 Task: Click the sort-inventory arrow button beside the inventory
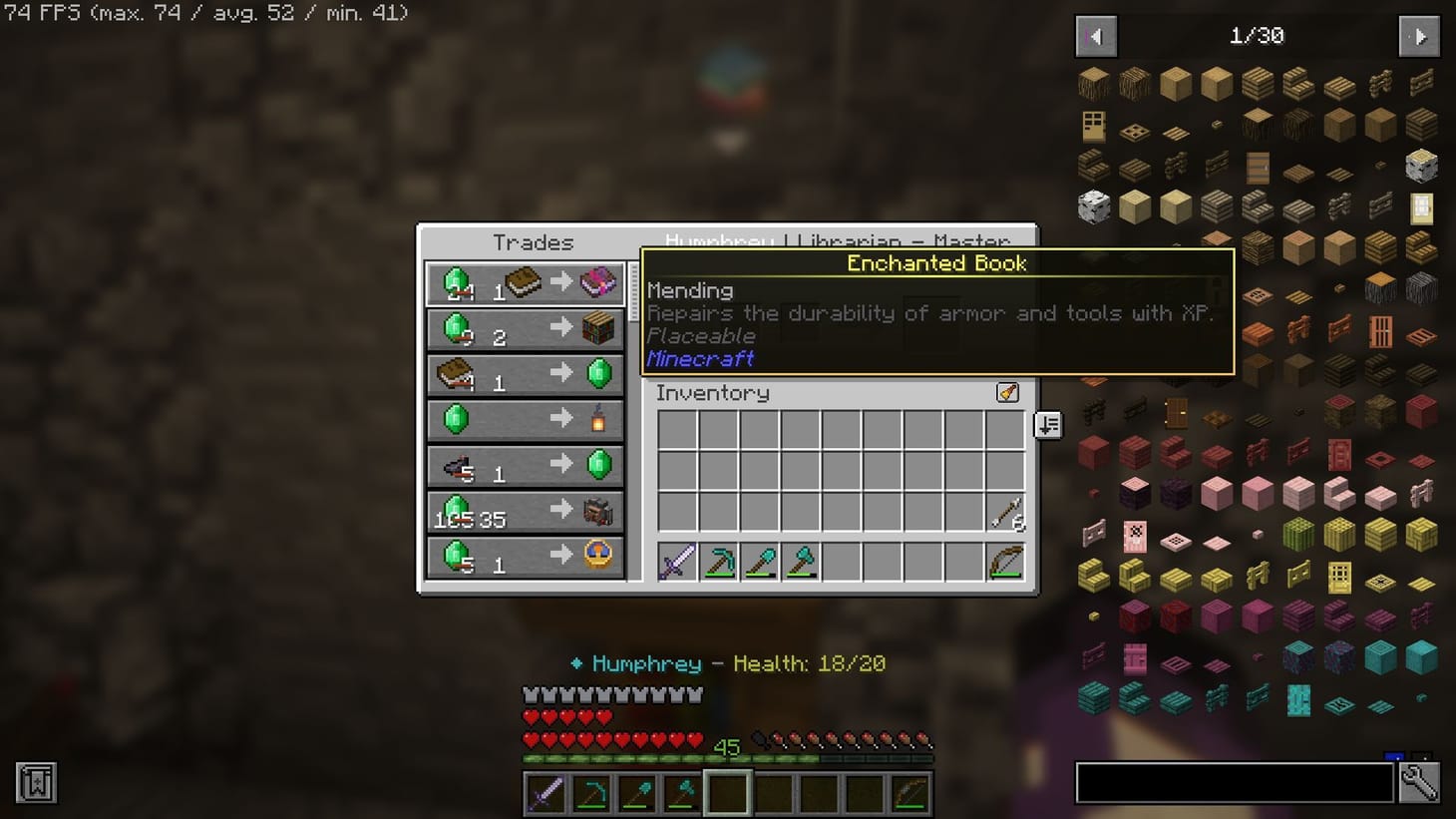tap(1046, 426)
